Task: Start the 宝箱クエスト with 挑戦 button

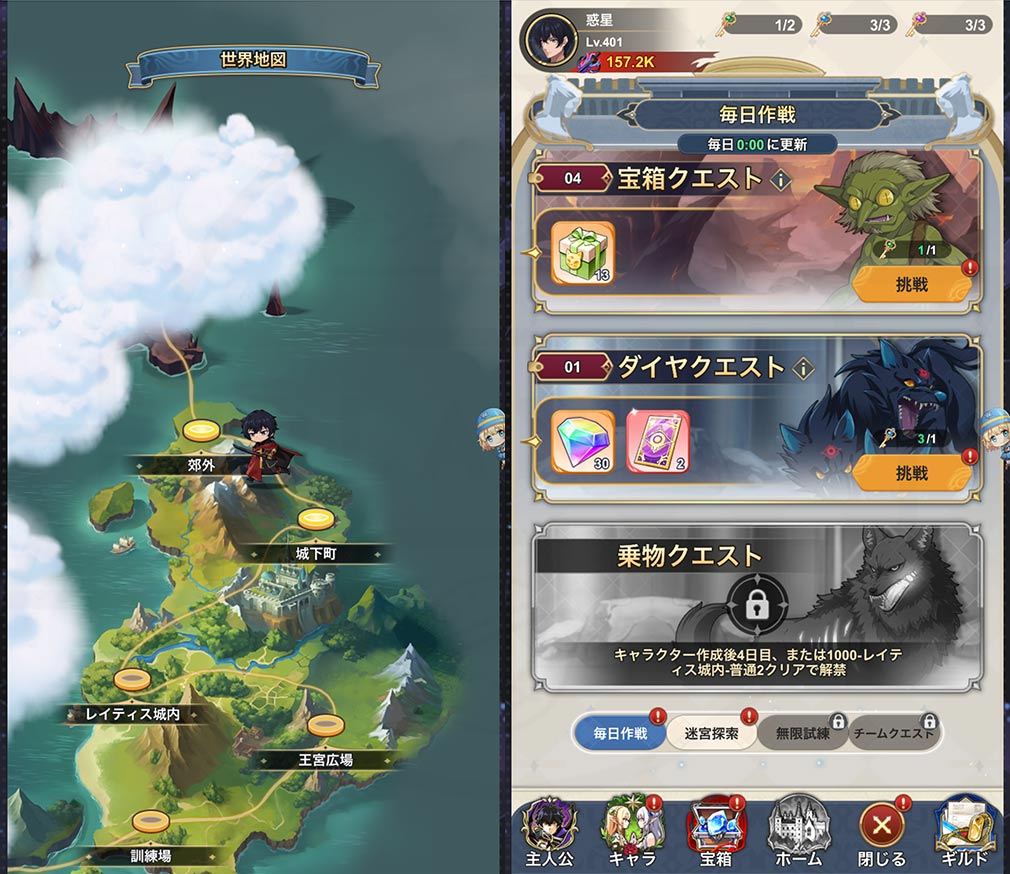Action: (911, 285)
